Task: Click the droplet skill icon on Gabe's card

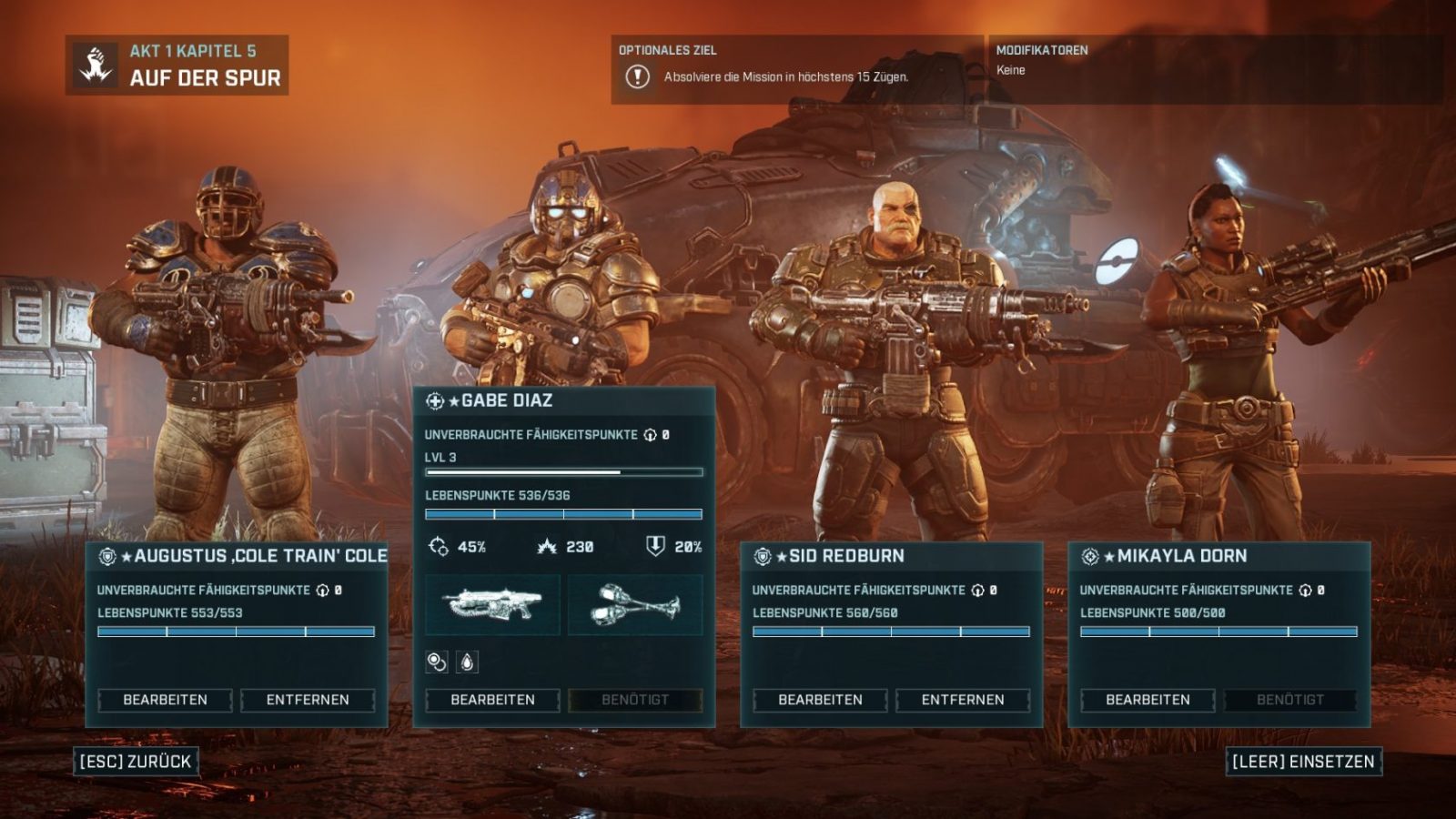Action: pyautogui.click(x=467, y=662)
